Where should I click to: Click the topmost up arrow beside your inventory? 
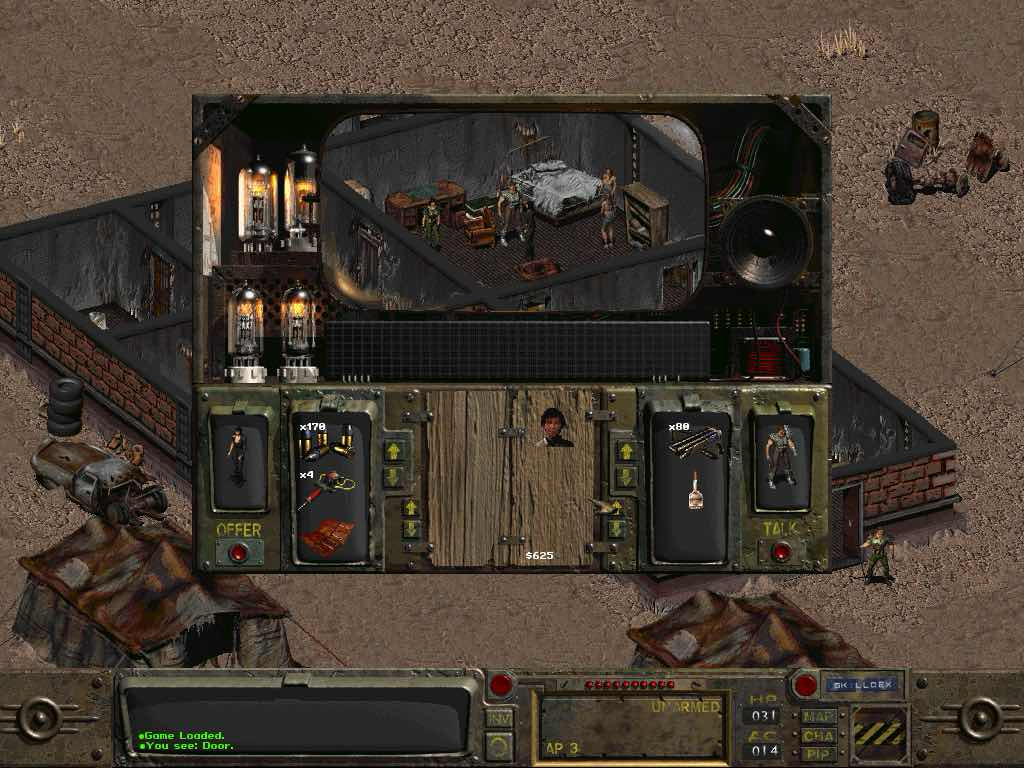click(393, 451)
